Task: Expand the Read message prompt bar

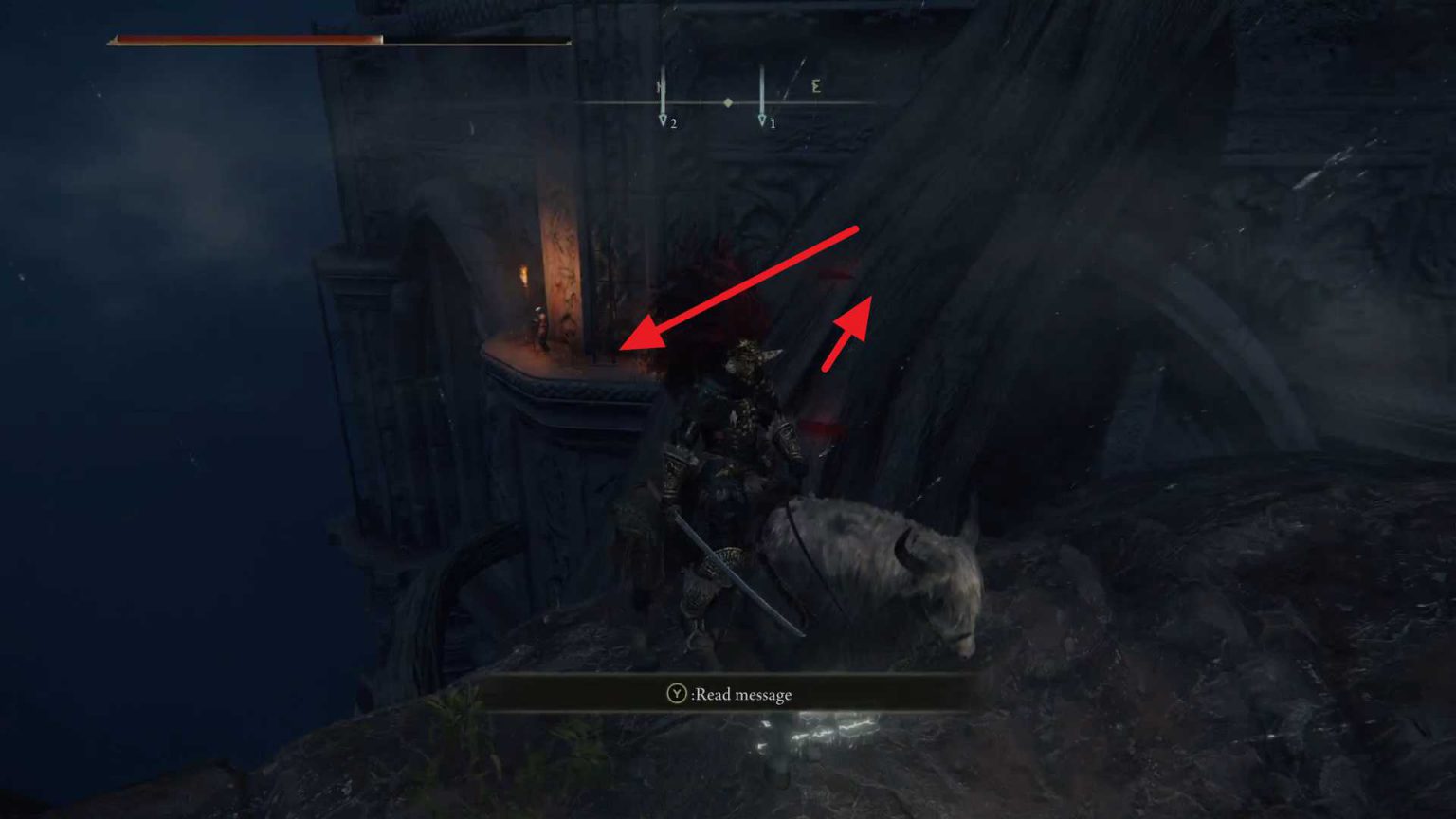Action: 730,695
